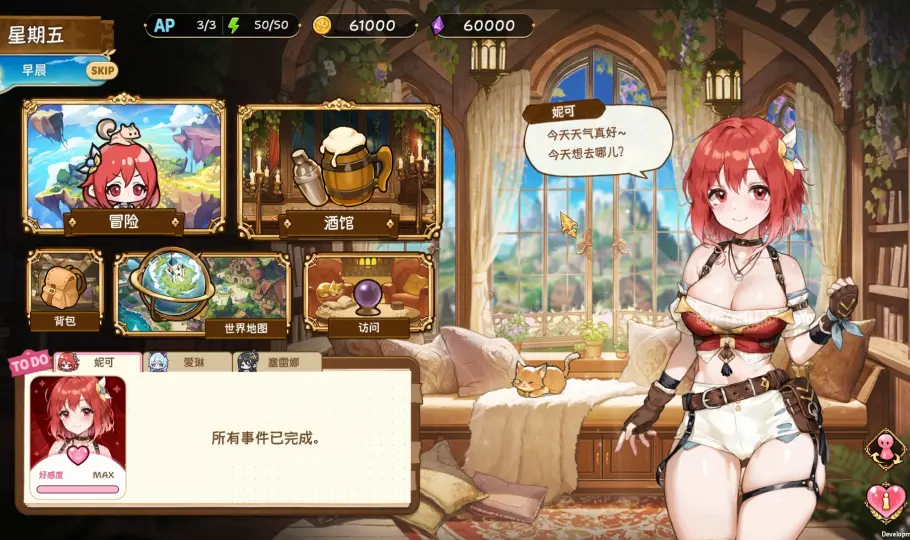Viewport: 910px width, 540px height.
Task: Click 妮可's portrait card with affection heart
Action: tap(78, 437)
